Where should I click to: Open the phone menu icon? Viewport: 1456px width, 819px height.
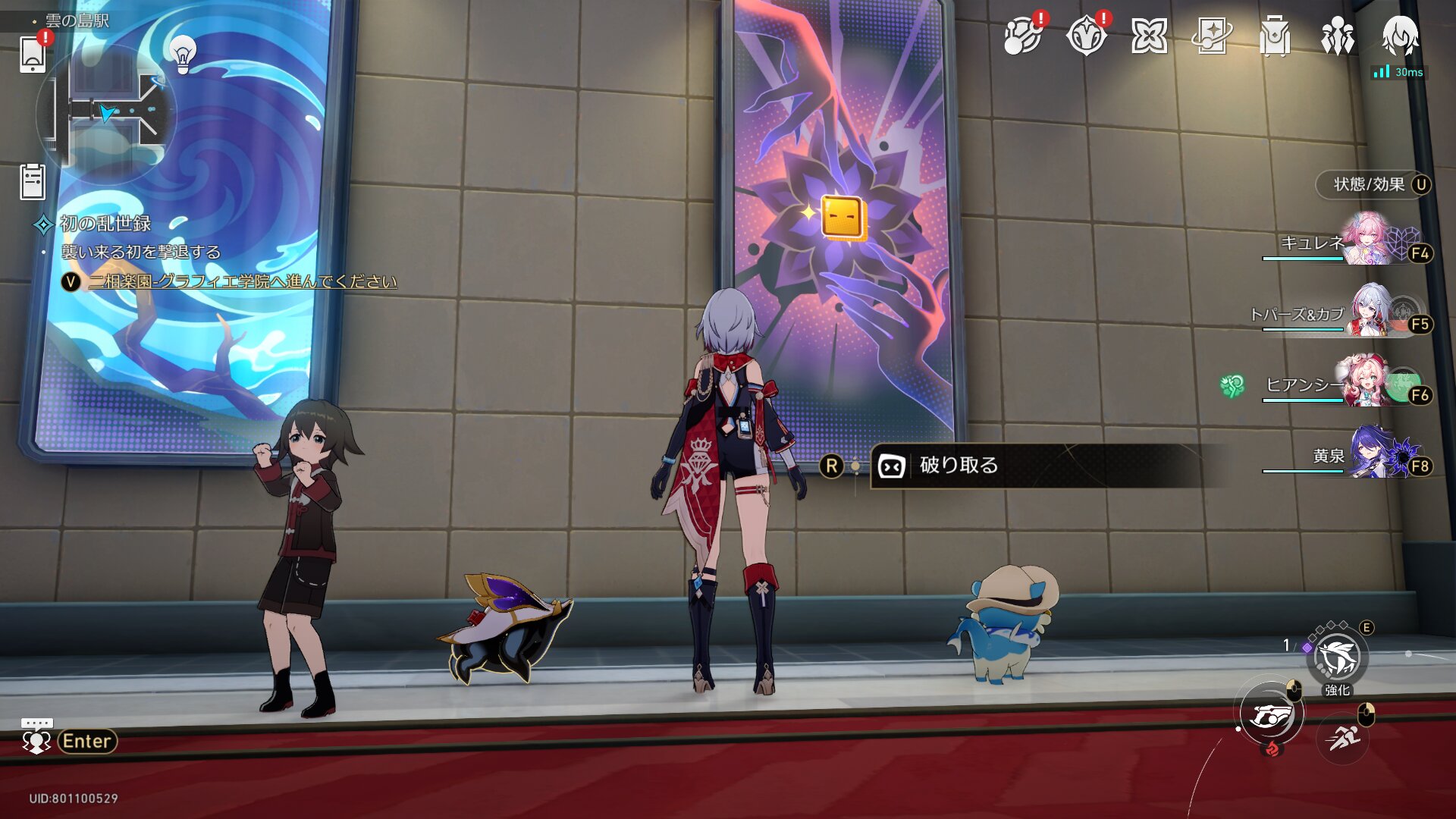click(x=33, y=54)
